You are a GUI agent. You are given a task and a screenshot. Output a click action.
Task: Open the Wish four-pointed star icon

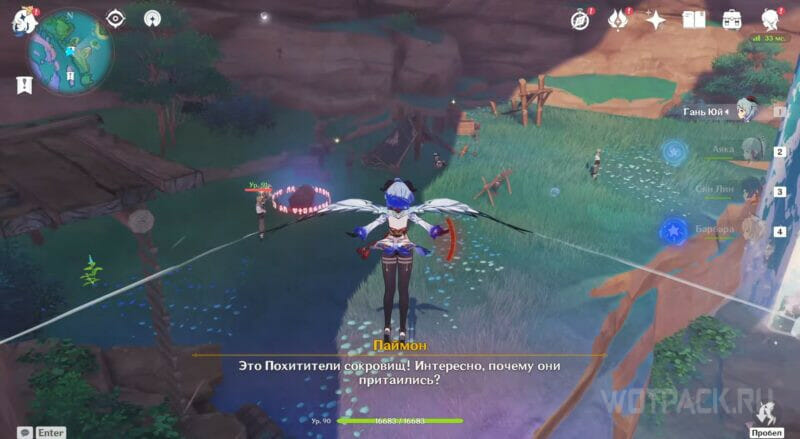point(656,19)
